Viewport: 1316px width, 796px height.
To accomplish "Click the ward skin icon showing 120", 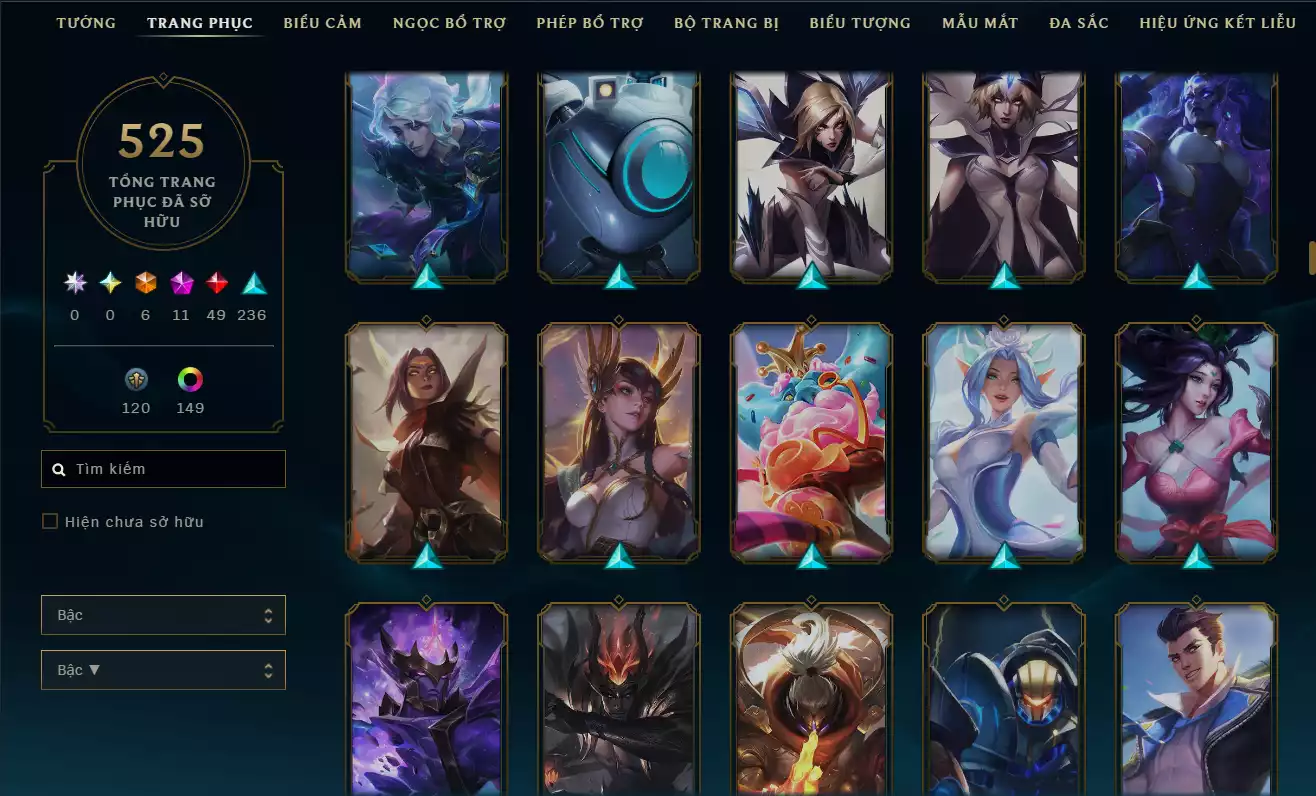I will point(136,379).
